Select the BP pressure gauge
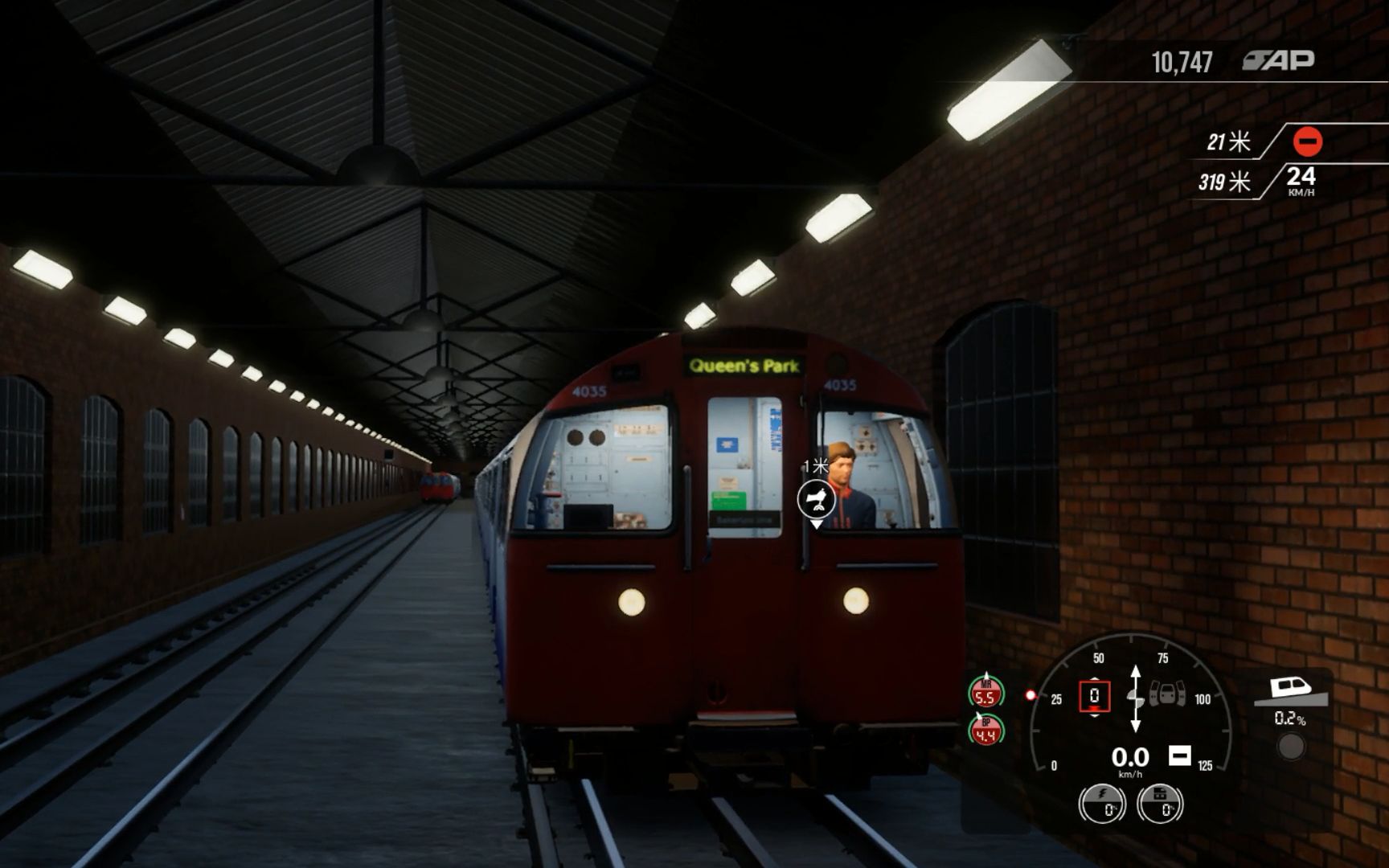Image resolution: width=1389 pixels, height=868 pixels. [x=985, y=730]
